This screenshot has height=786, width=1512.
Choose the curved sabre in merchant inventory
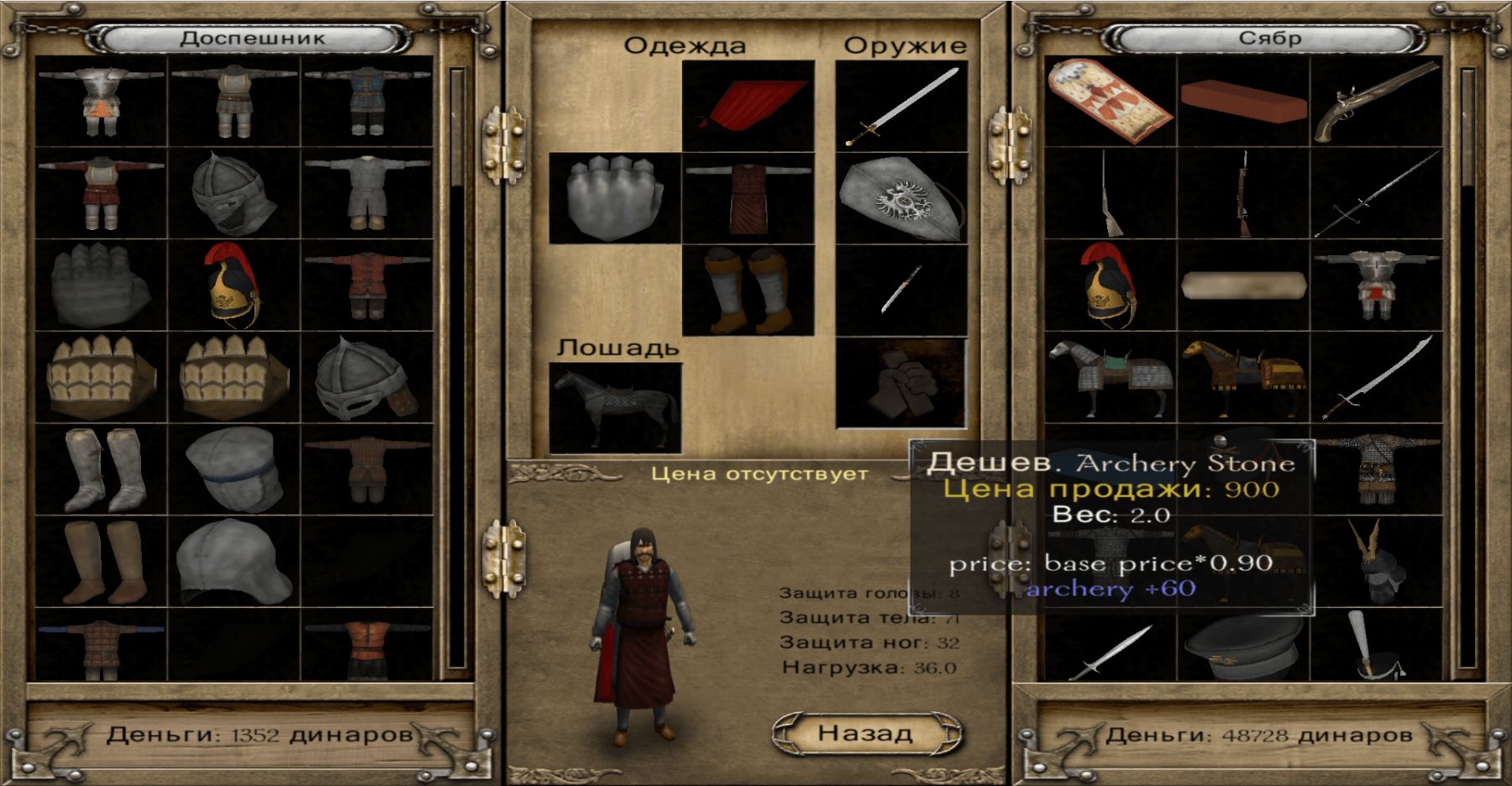point(1376,378)
